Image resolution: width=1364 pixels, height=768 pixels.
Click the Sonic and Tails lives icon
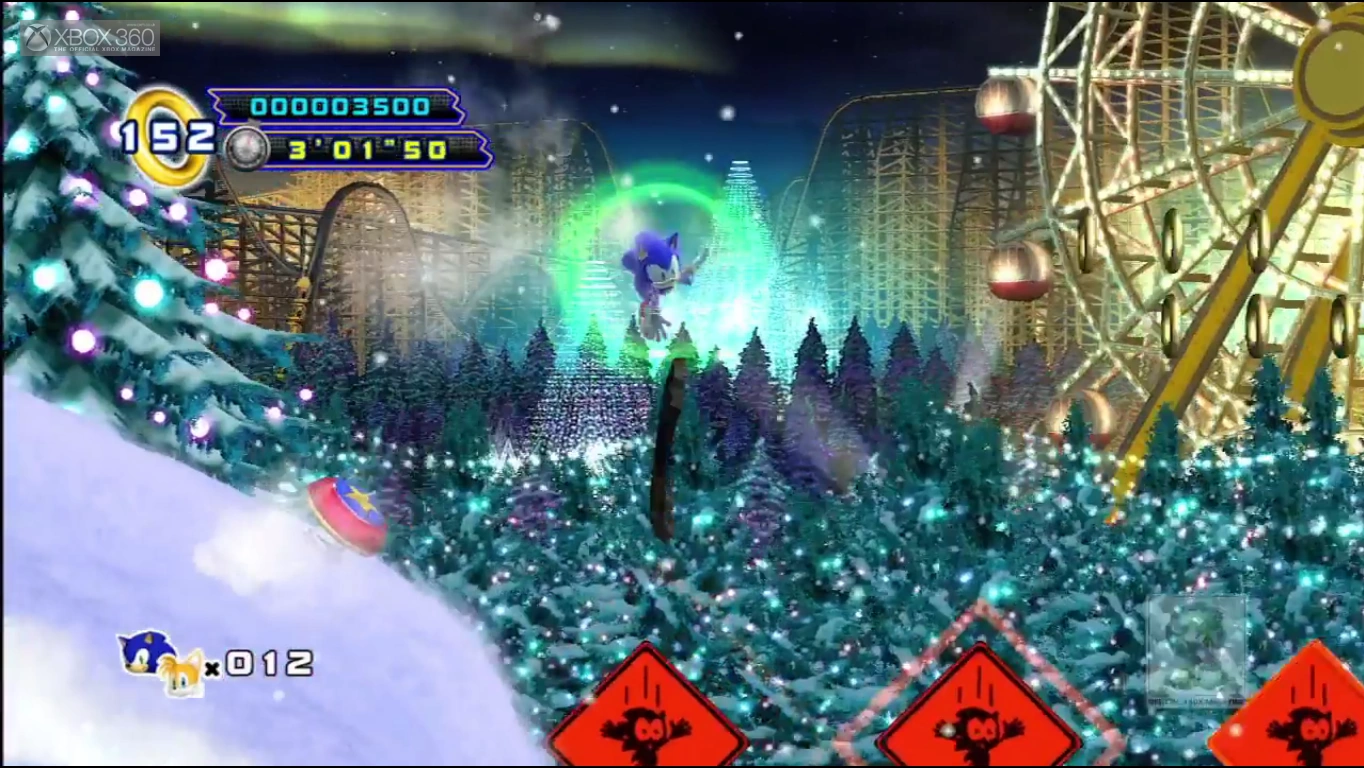(160, 662)
